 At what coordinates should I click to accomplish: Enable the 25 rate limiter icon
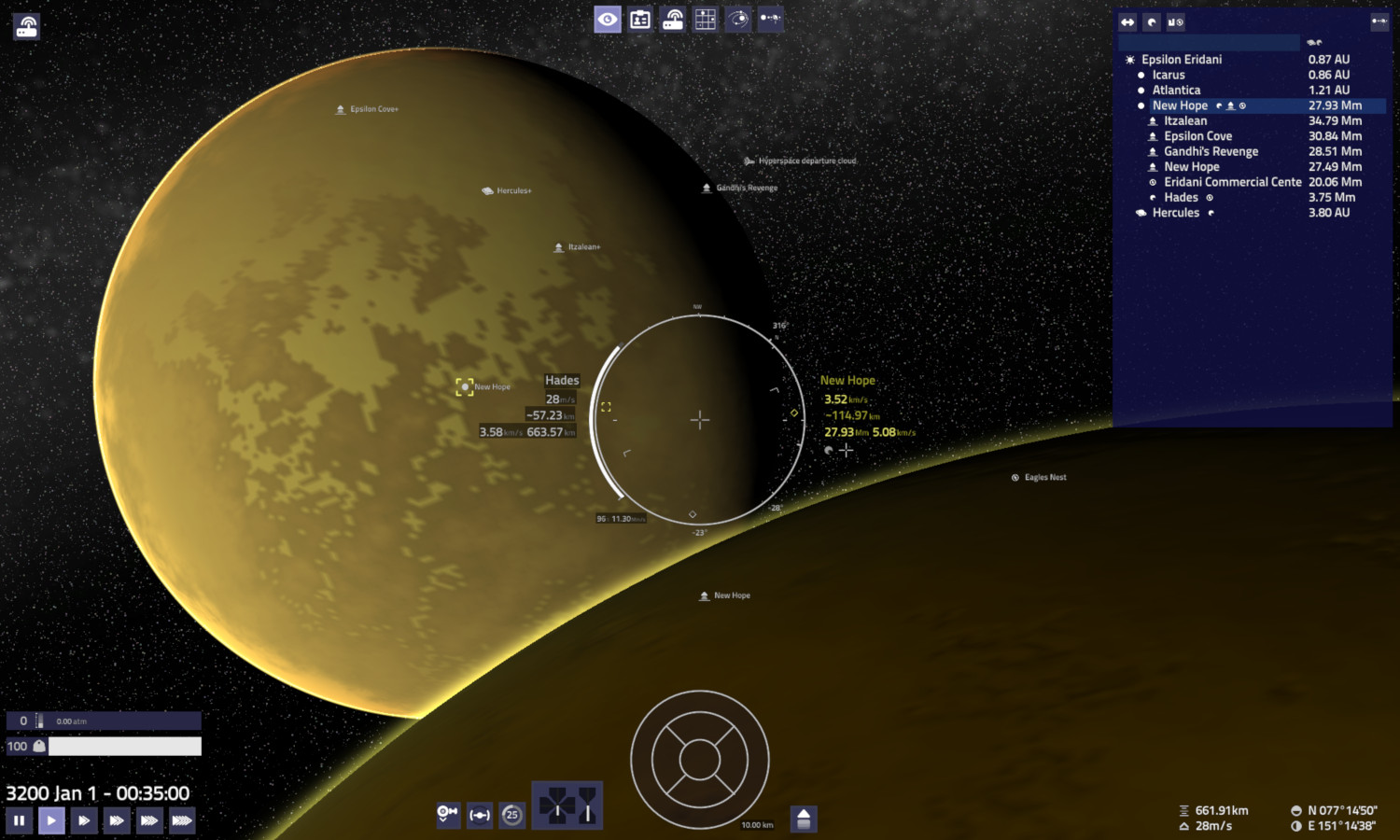tap(511, 814)
